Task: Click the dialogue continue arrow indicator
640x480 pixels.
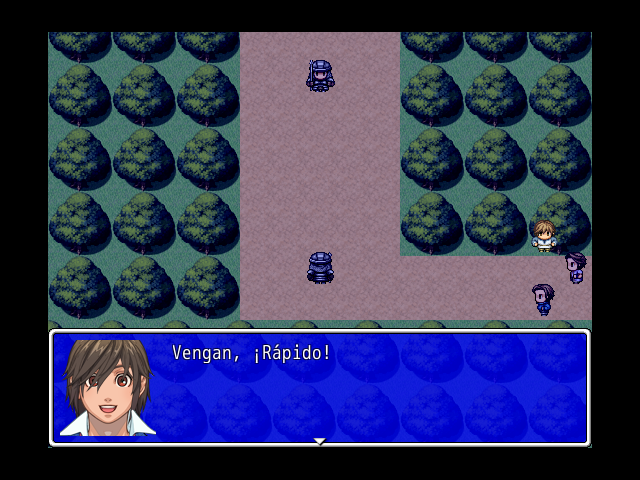Action: (x=319, y=440)
